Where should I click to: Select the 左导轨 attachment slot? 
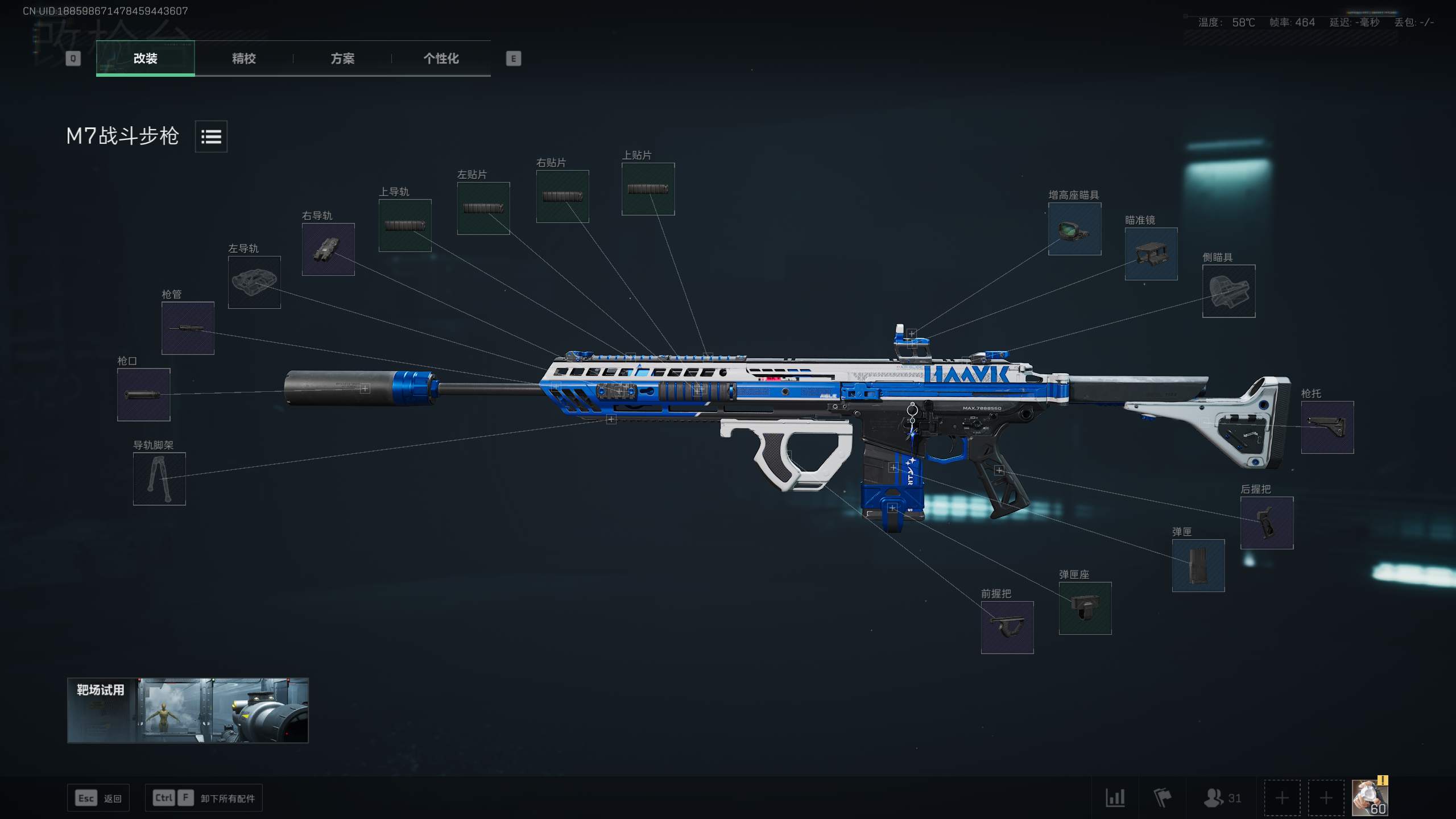254,282
